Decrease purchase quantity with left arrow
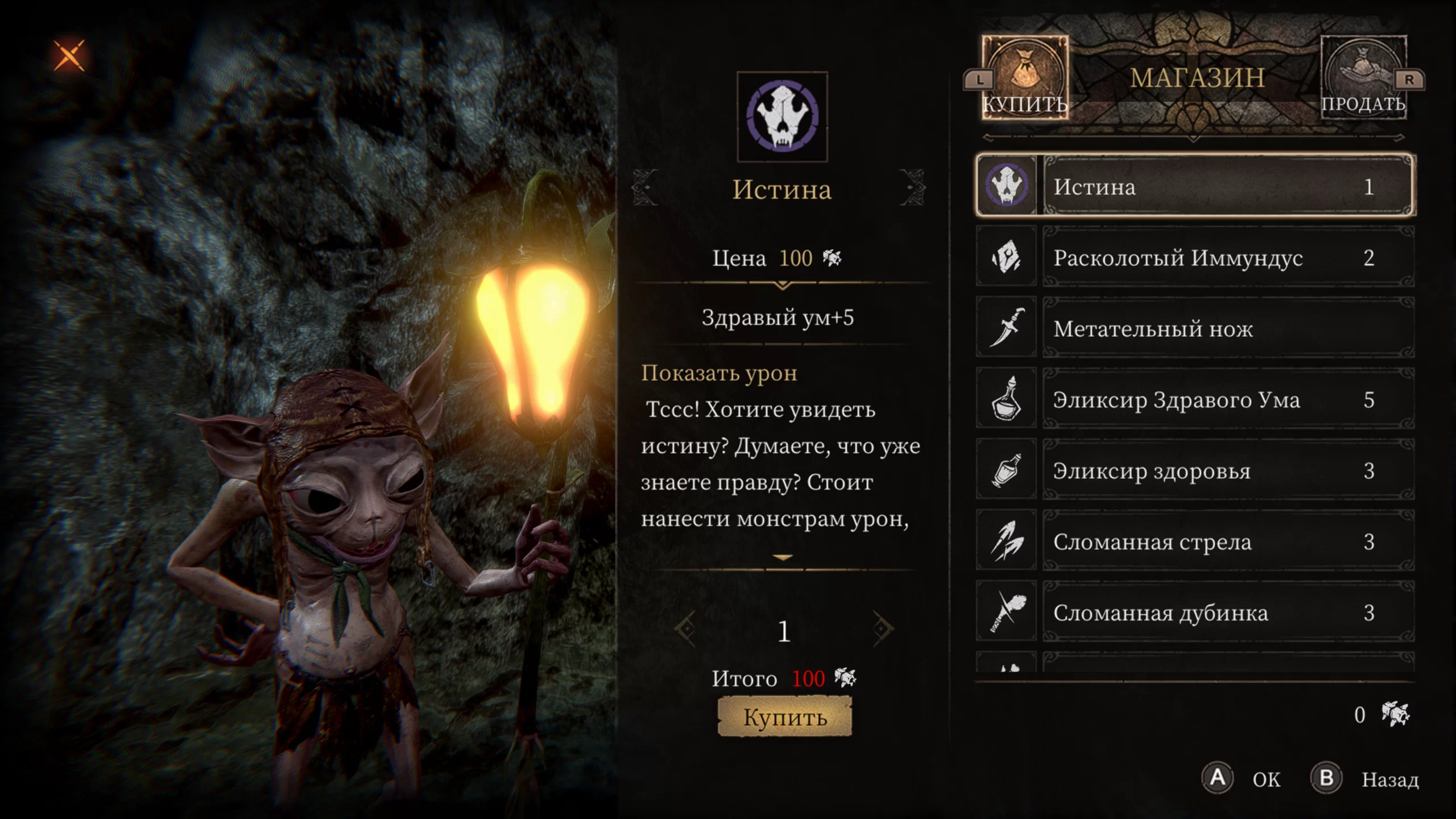 (x=685, y=629)
